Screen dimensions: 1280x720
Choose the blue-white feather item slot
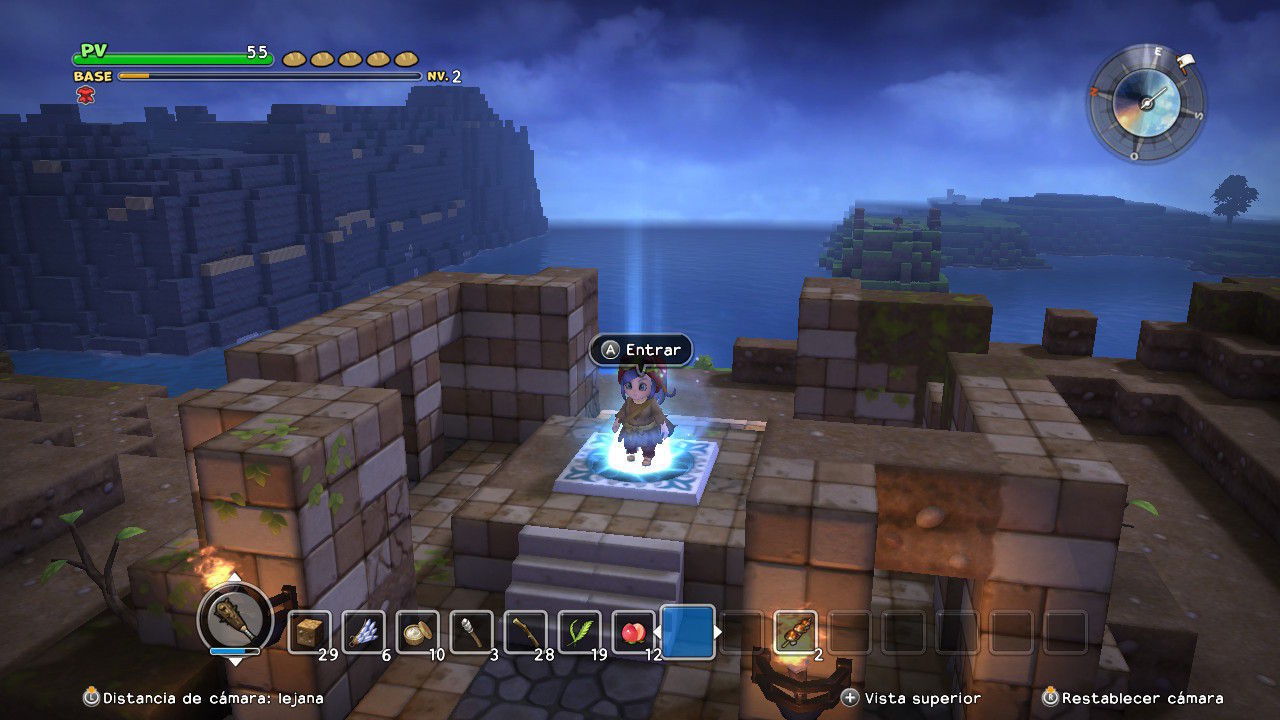(x=363, y=632)
